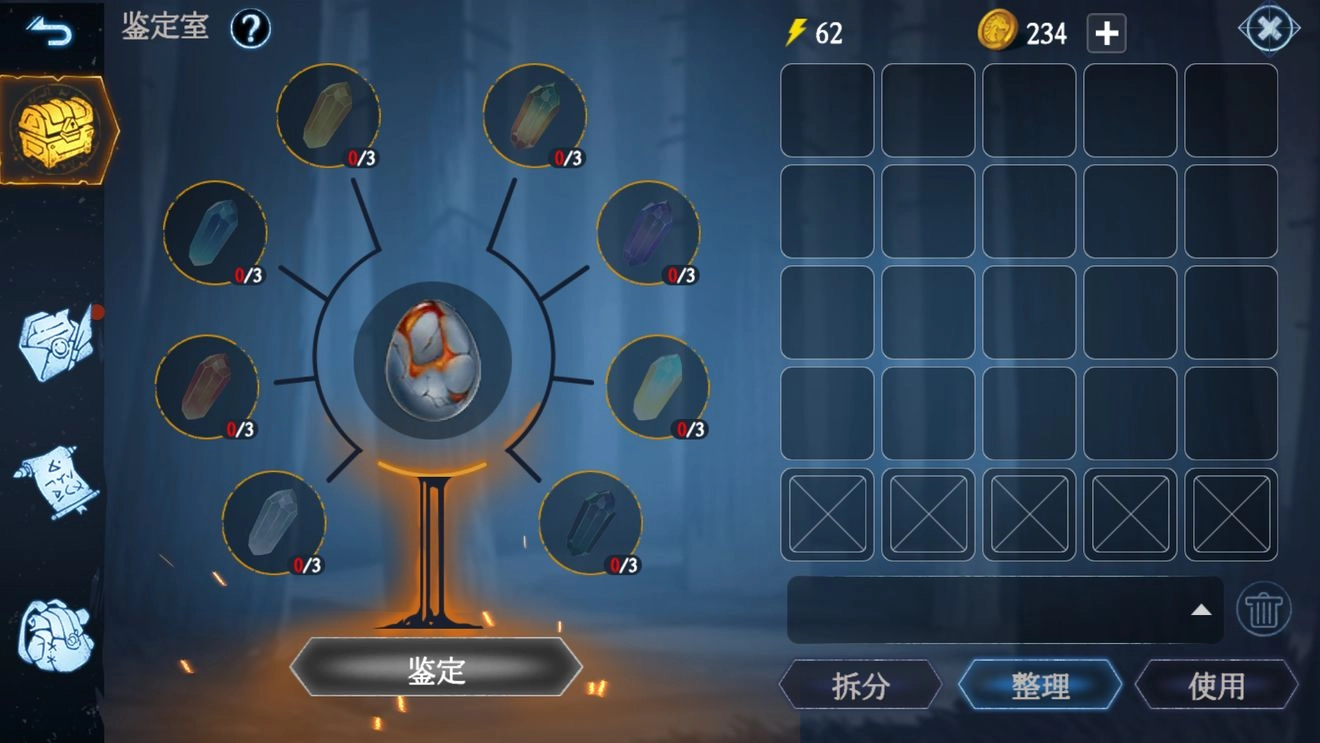Switch to the 整理 (sort) option

[1041, 686]
